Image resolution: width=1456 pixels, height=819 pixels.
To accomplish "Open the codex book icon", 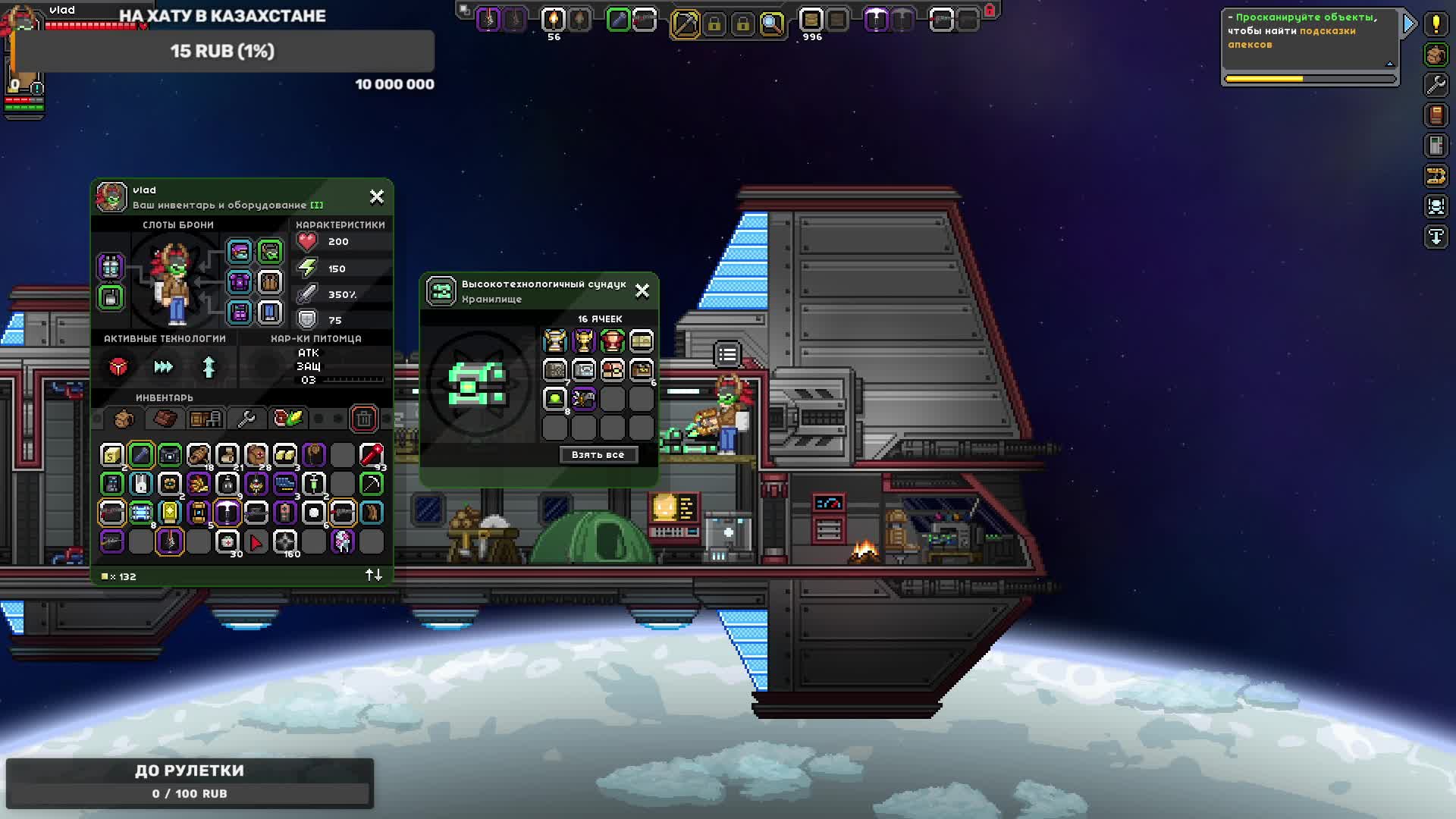I will coord(1436,115).
